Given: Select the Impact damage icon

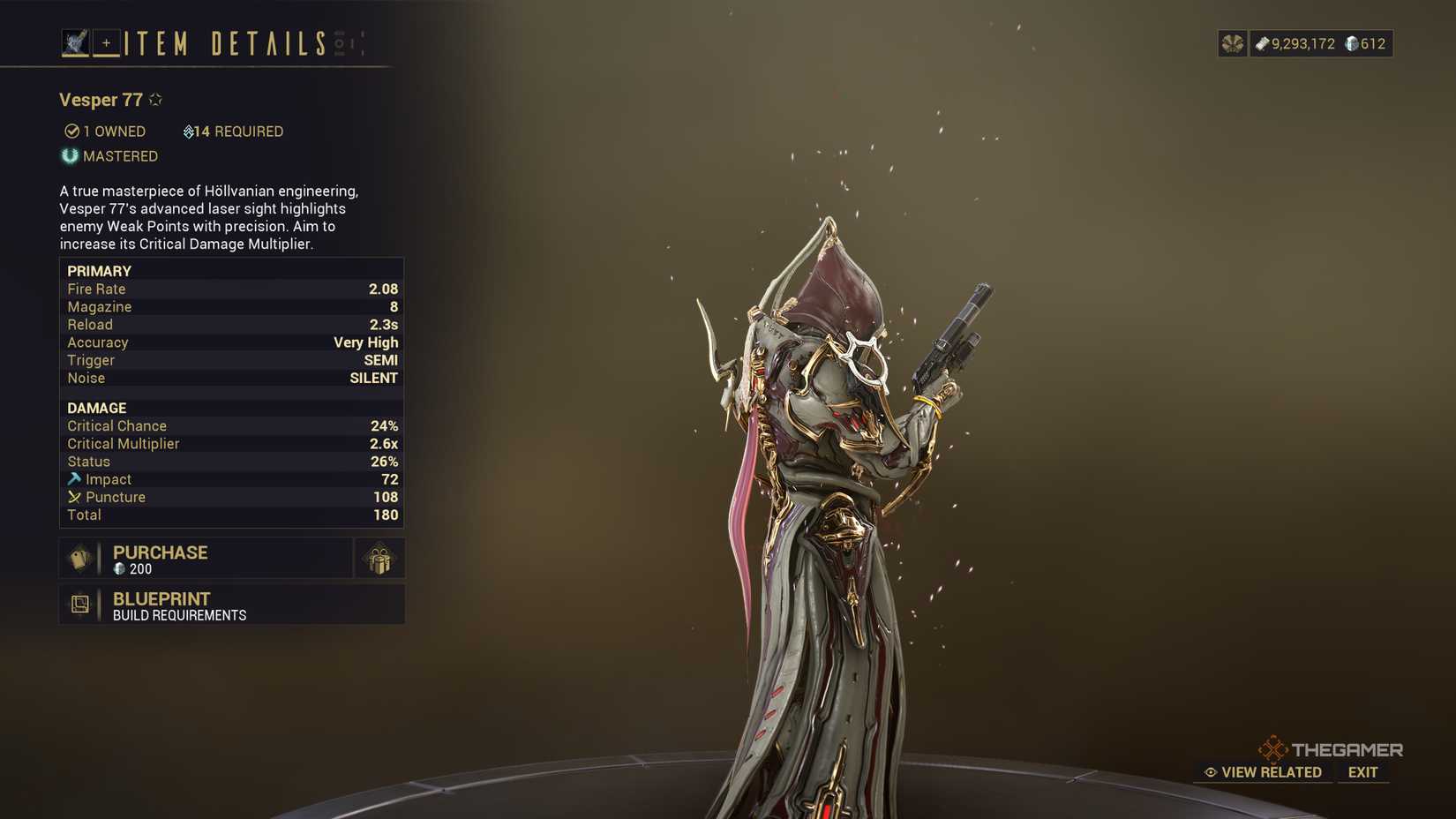Looking at the screenshot, I should (73, 479).
